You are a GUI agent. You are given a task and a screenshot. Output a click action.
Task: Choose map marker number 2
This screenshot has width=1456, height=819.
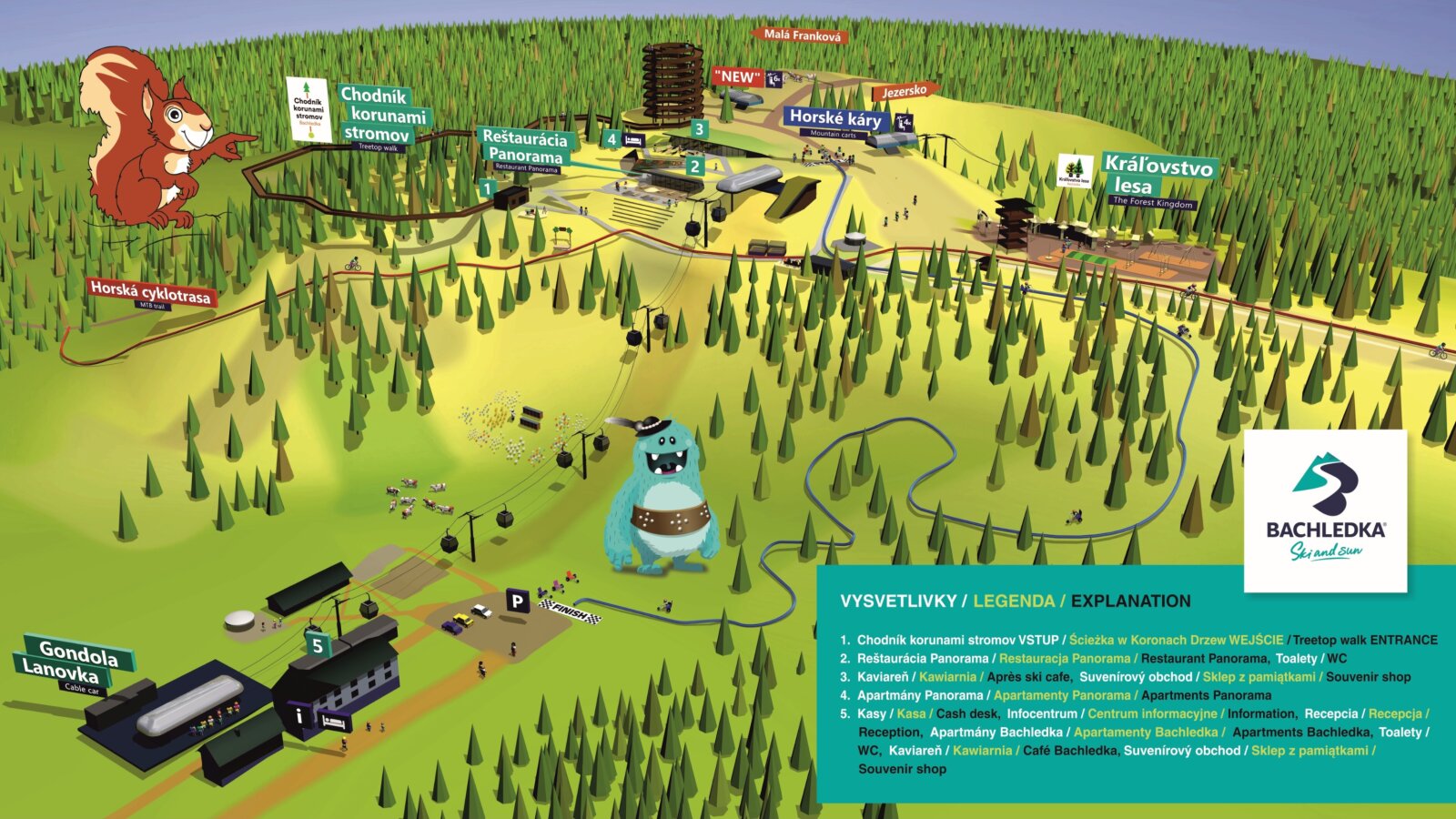pos(695,167)
